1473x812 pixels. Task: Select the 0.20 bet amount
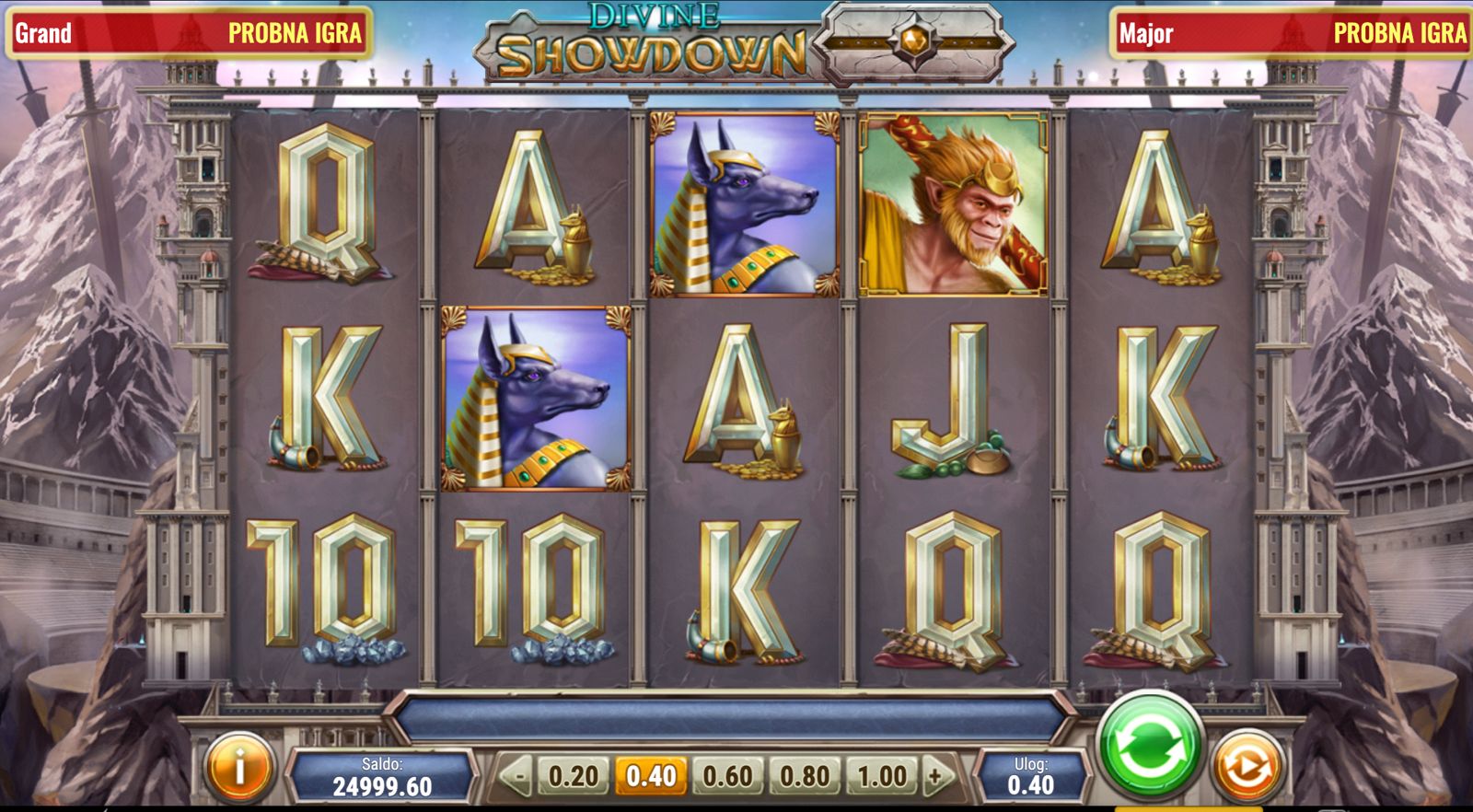[x=574, y=776]
